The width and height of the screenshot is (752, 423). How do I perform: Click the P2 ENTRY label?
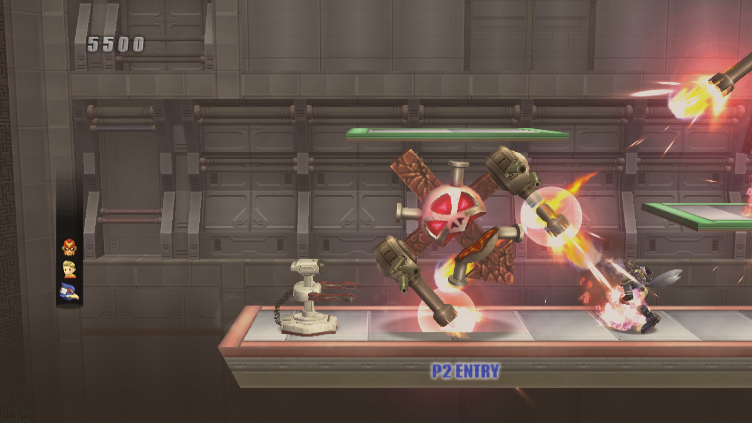[x=465, y=371]
